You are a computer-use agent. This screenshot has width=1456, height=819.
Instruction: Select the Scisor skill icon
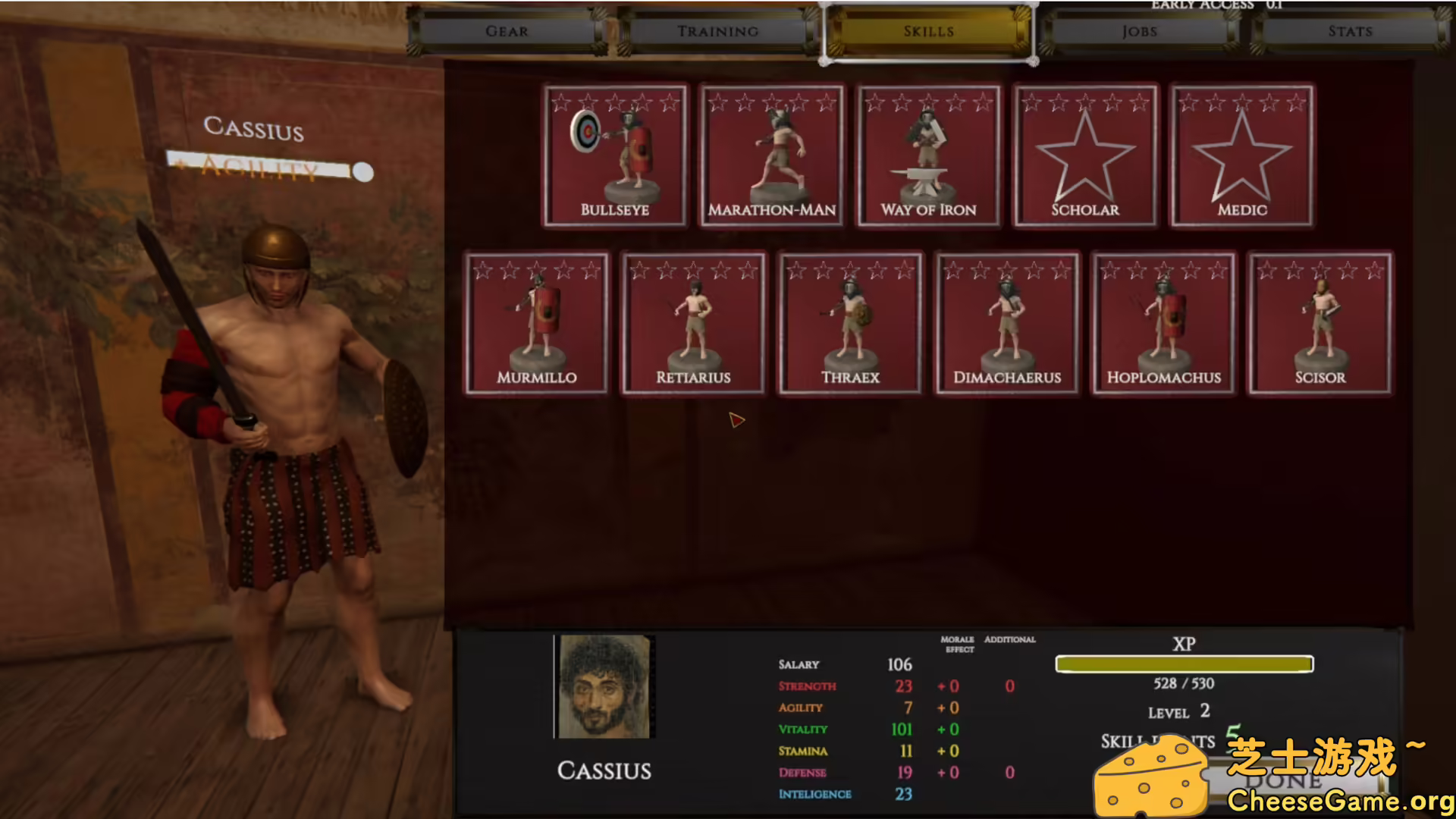pos(1319,322)
